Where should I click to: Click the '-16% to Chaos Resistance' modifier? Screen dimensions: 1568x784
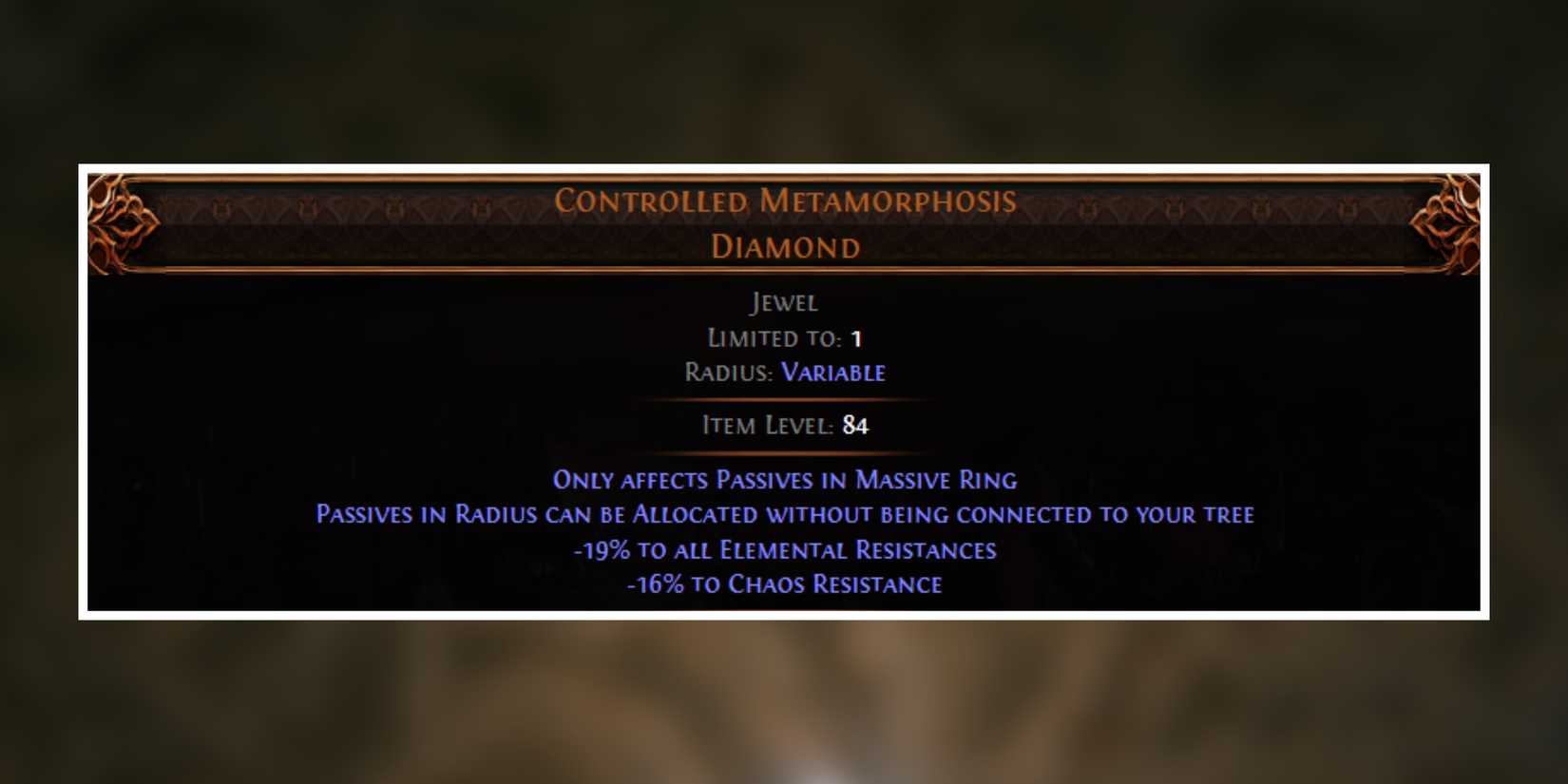[x=783, y=583]
